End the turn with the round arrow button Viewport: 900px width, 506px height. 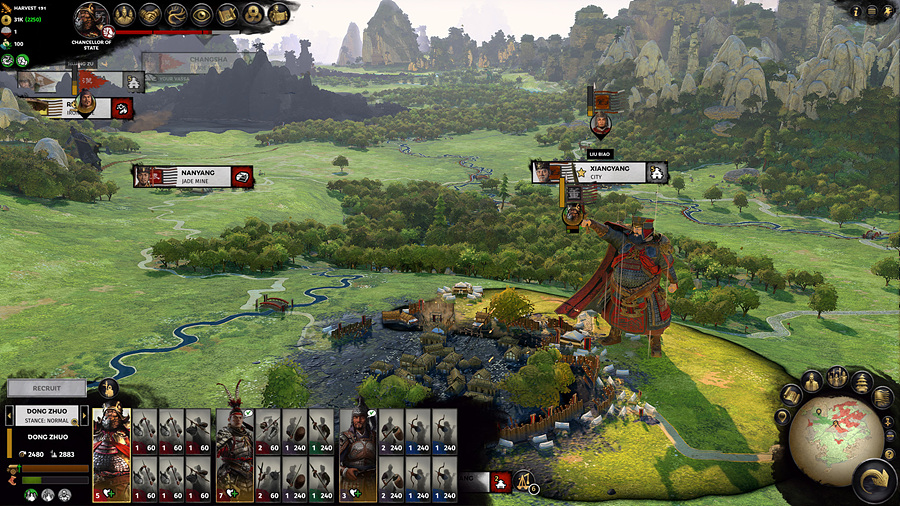point(873,481)
